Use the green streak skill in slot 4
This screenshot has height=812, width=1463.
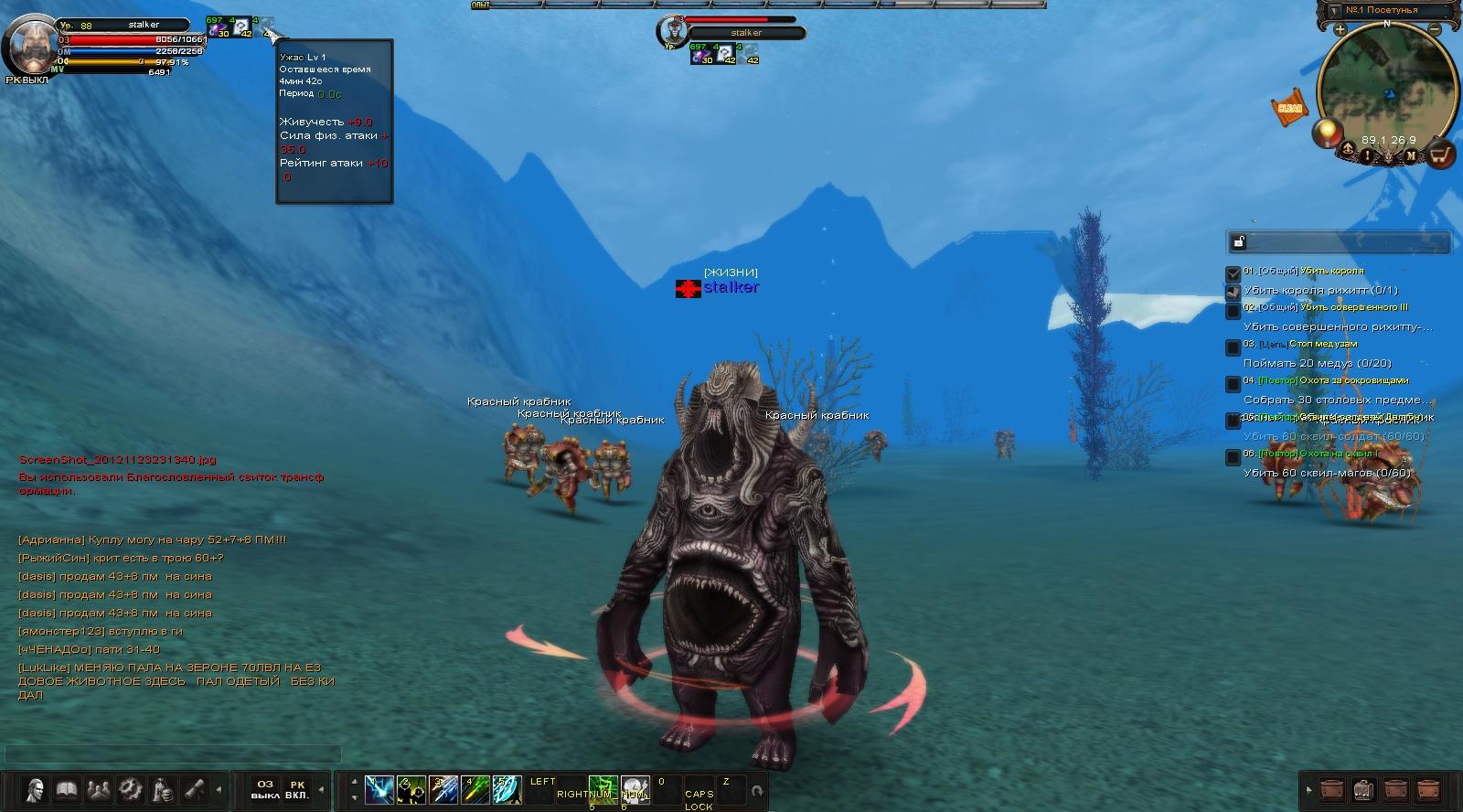coord(475,789)
